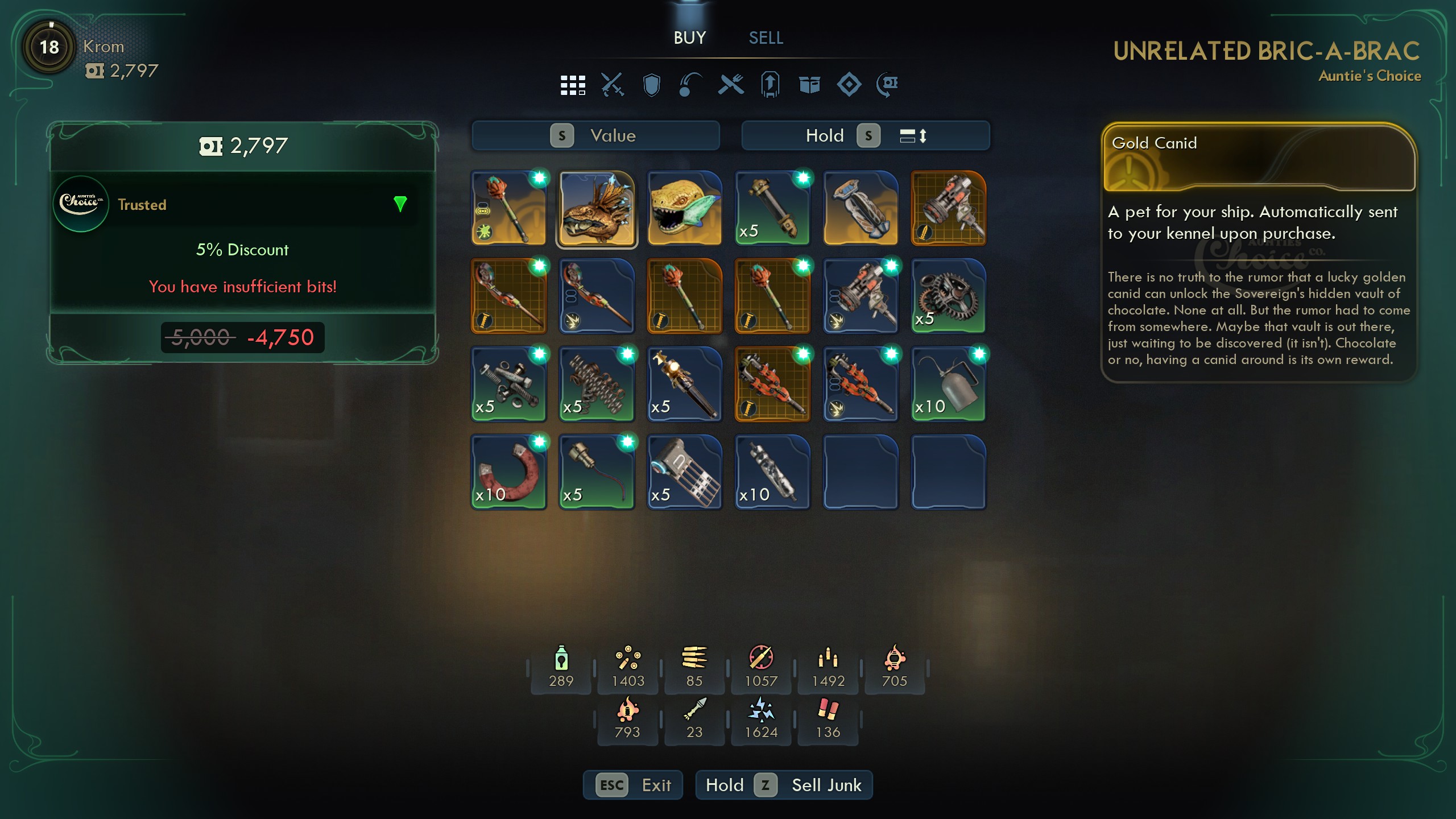Select the jetpack equipment filter icon

pos(770,84)
